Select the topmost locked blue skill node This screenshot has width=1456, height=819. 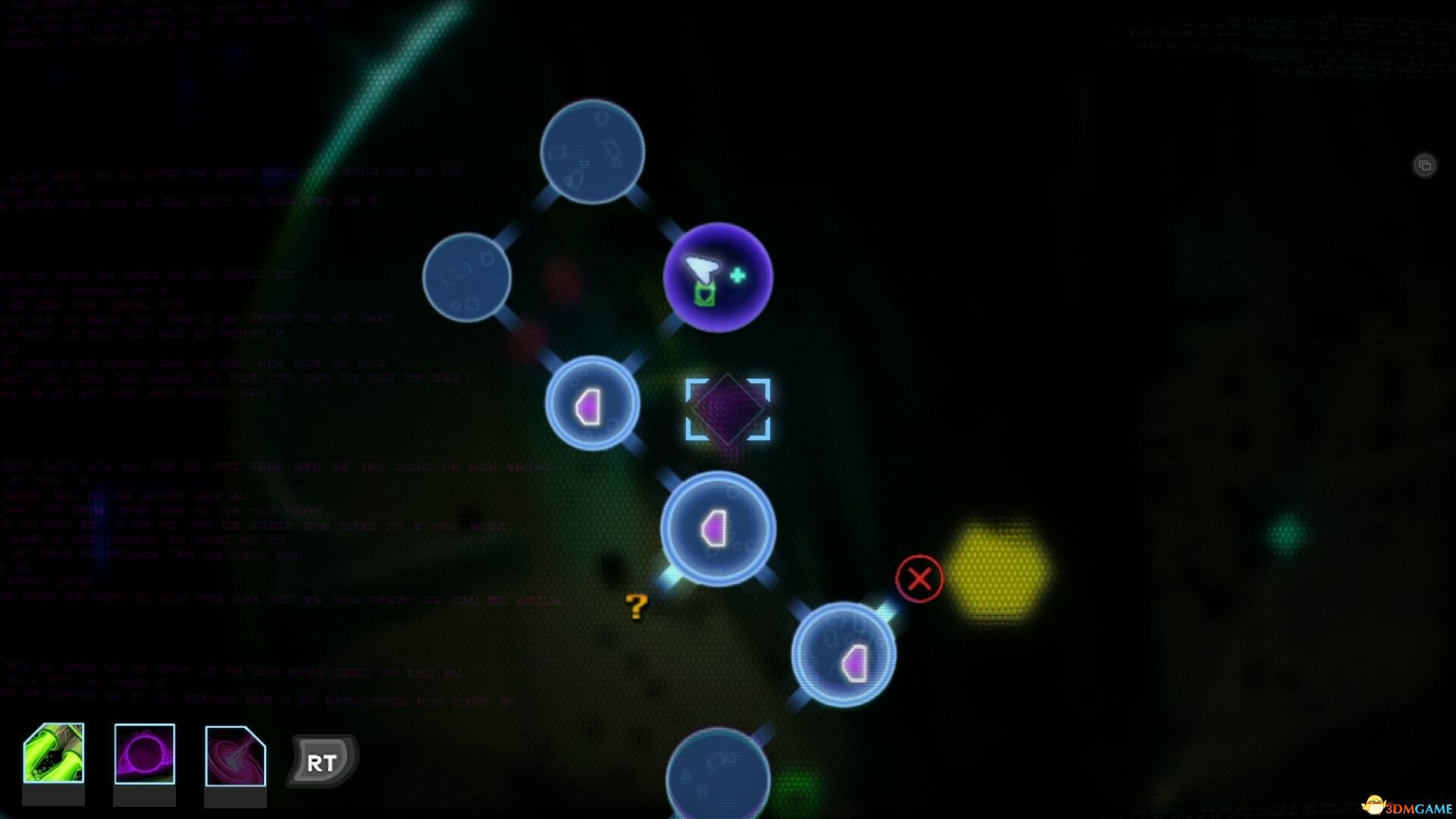594,152
